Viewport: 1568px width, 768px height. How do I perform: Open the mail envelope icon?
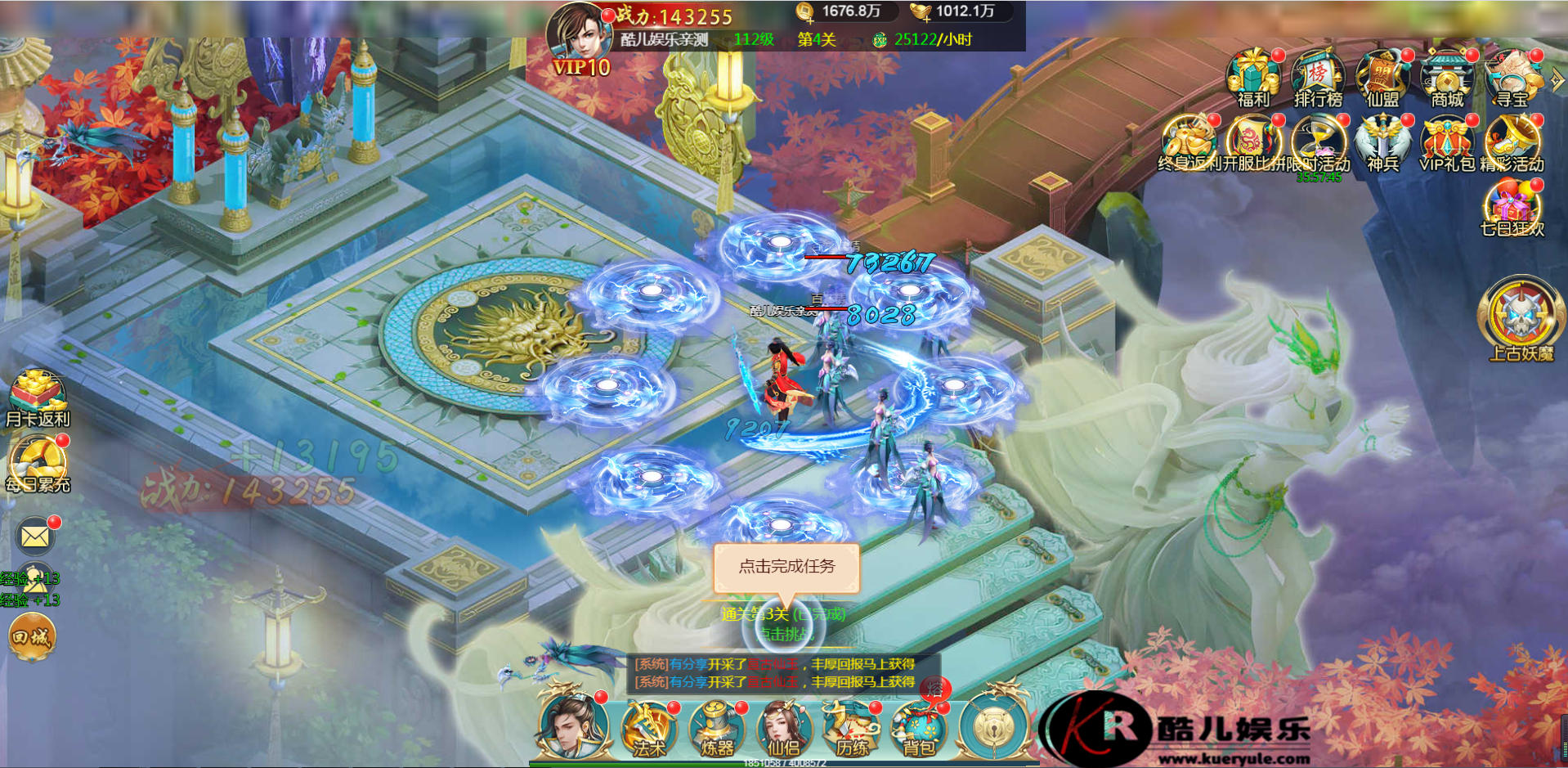[x=35, y=537]
